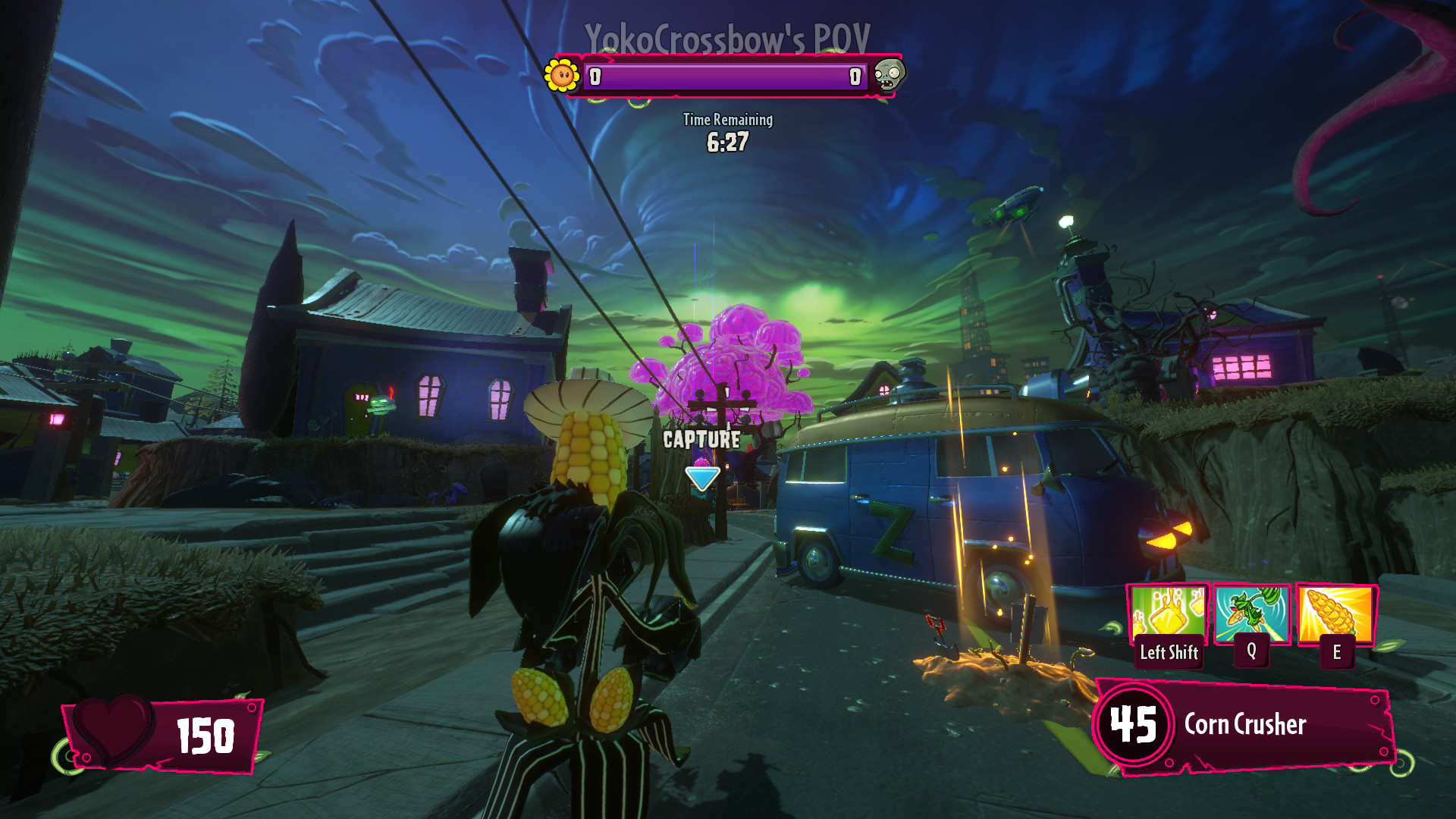Toggle the plants score counter showing 0
This screenshot has width=1456, height=819.
tap(596, 75)
